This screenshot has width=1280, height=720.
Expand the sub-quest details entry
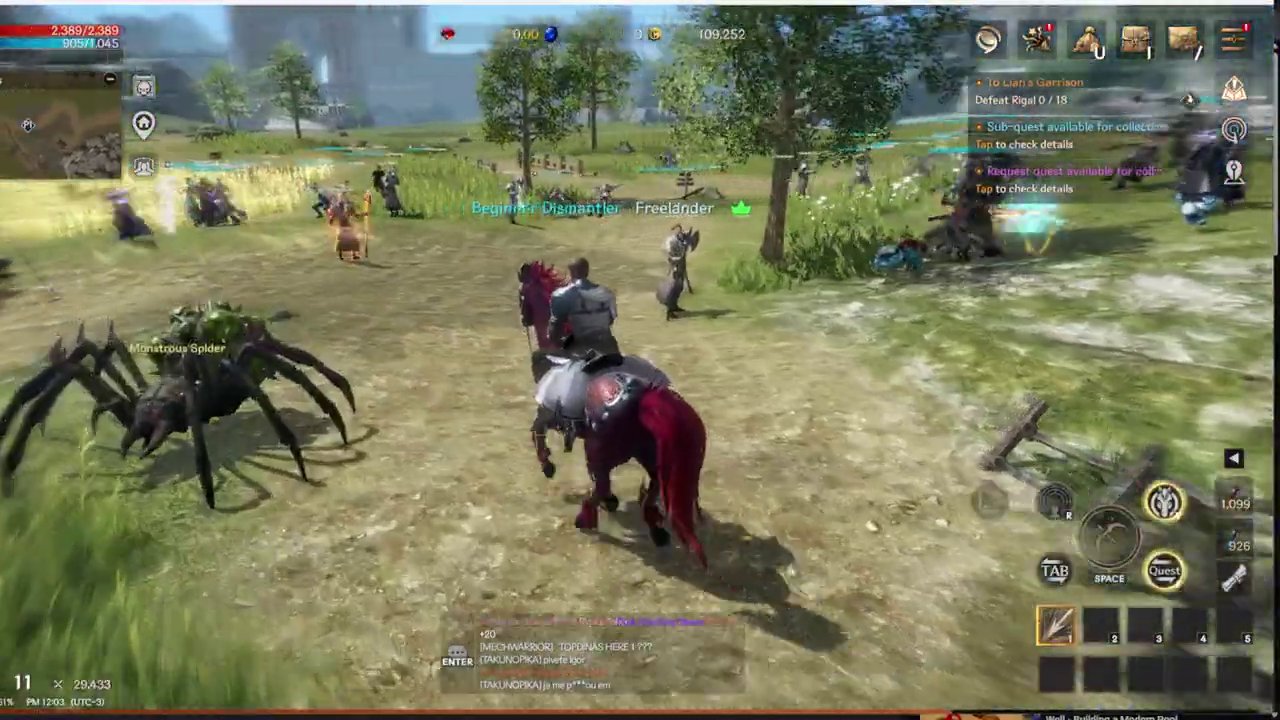pyautogui.click(x=1060, y=135)
